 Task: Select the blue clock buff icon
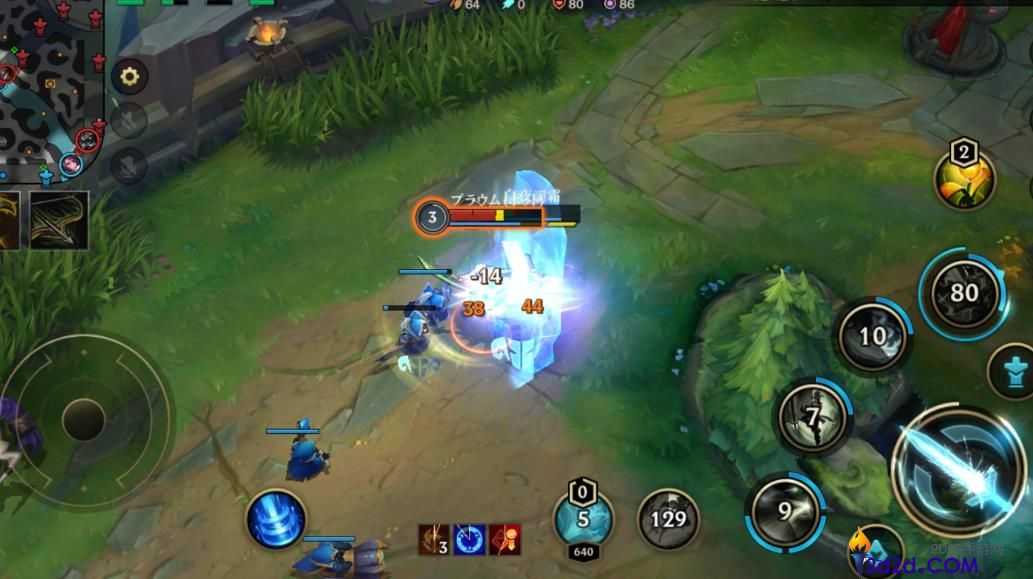tap(470, 539)
